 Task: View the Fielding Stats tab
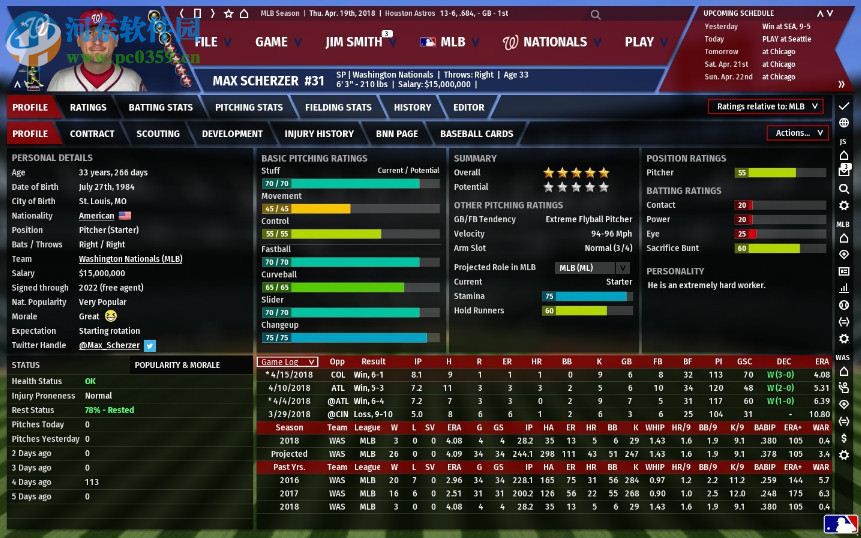click(338, 107)
